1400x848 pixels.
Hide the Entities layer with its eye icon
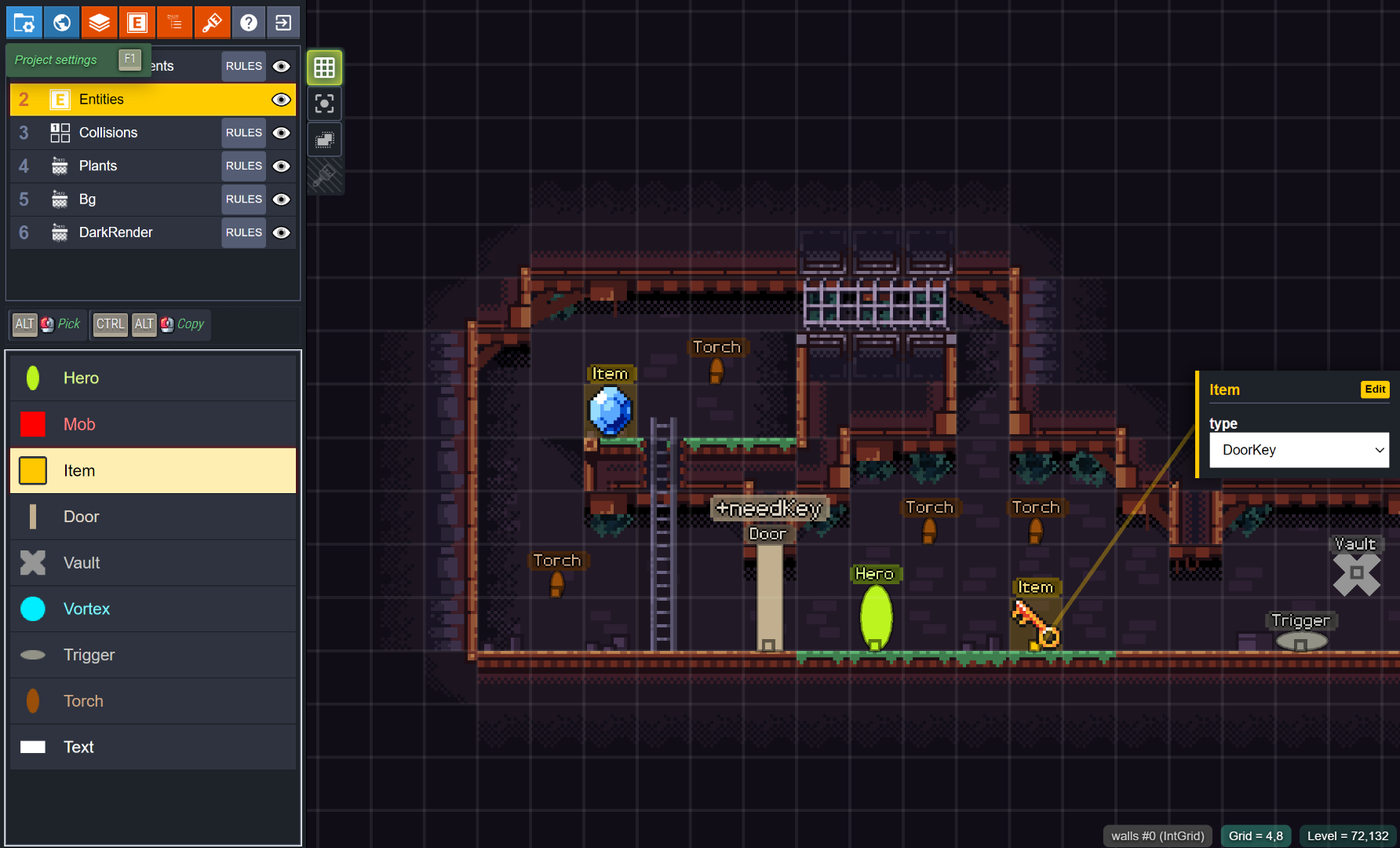281,100
